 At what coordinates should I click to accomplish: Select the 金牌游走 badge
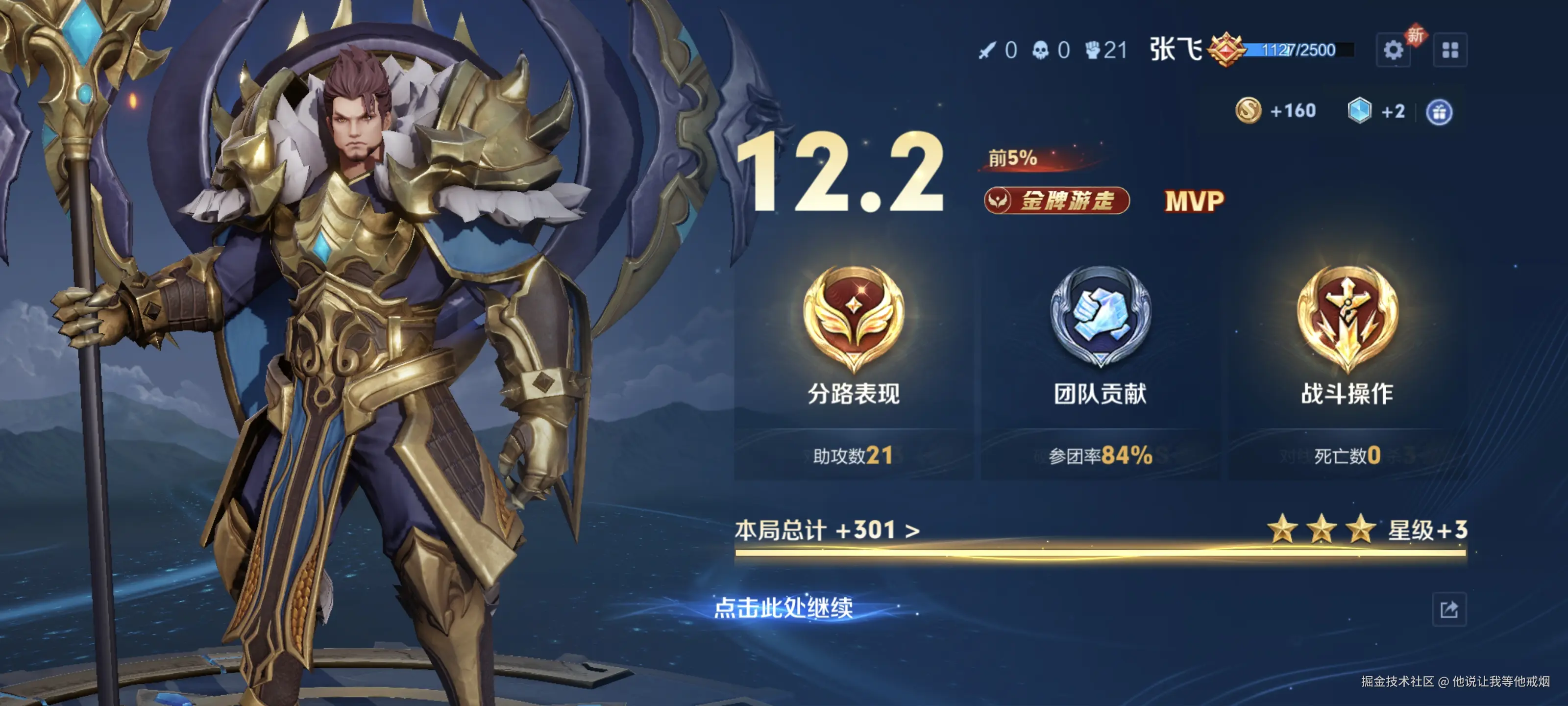coord(1057,201)
